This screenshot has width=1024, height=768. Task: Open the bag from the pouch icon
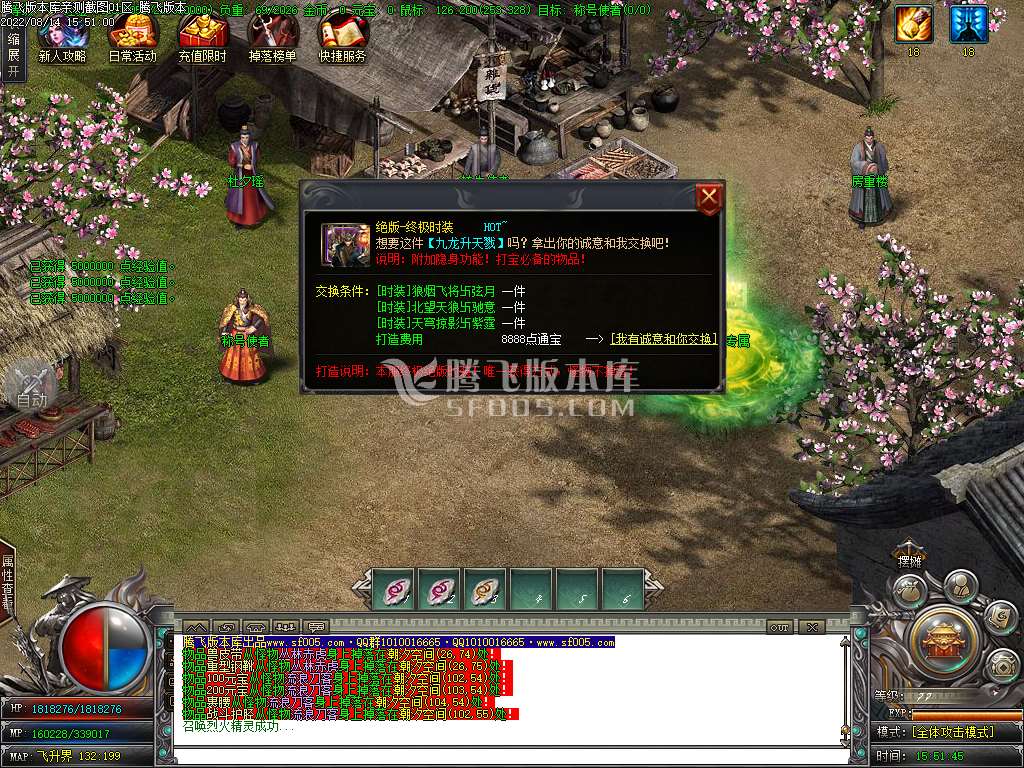point(909,591)
